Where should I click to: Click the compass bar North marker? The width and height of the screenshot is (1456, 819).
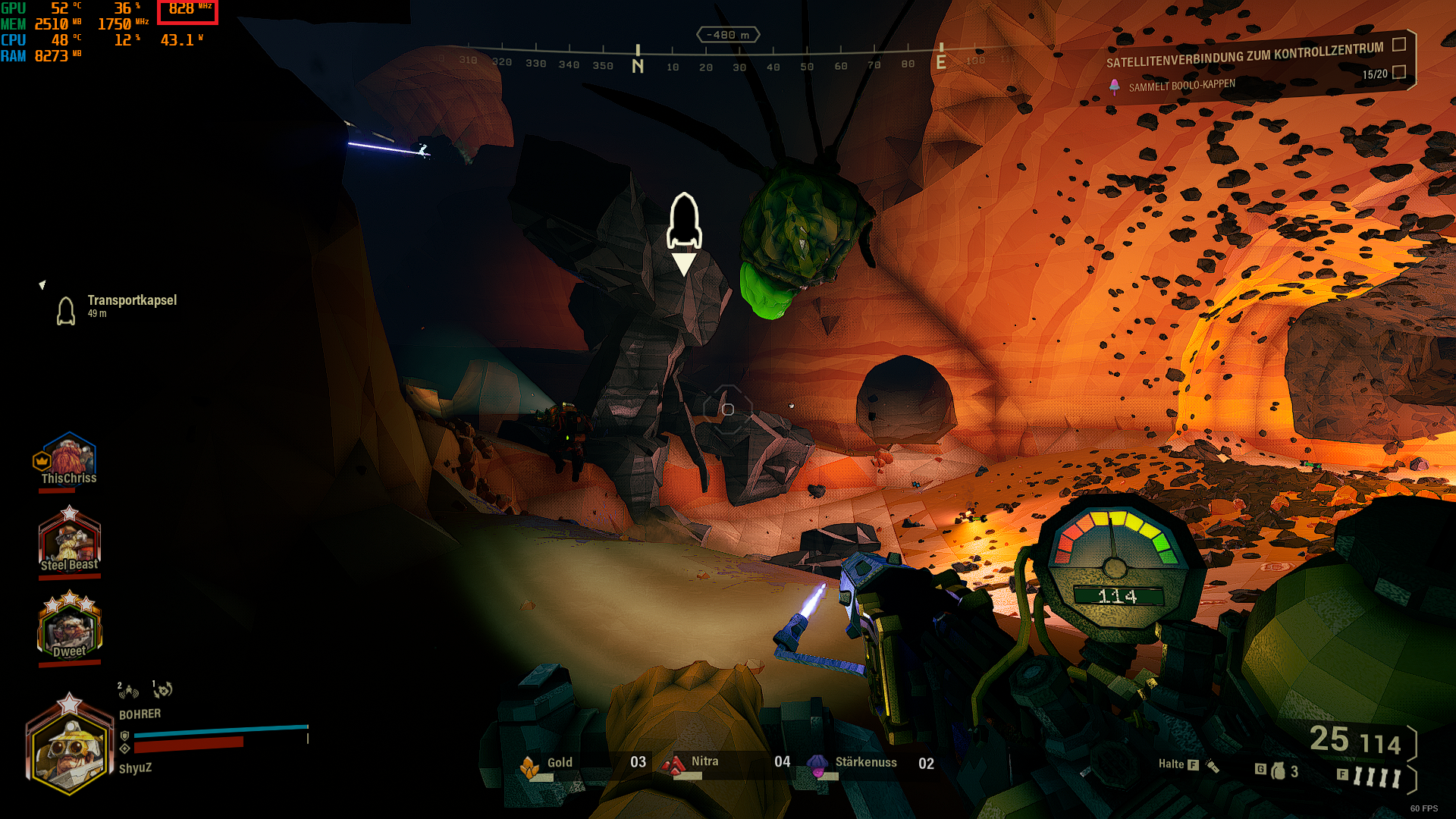click(638, 62)
